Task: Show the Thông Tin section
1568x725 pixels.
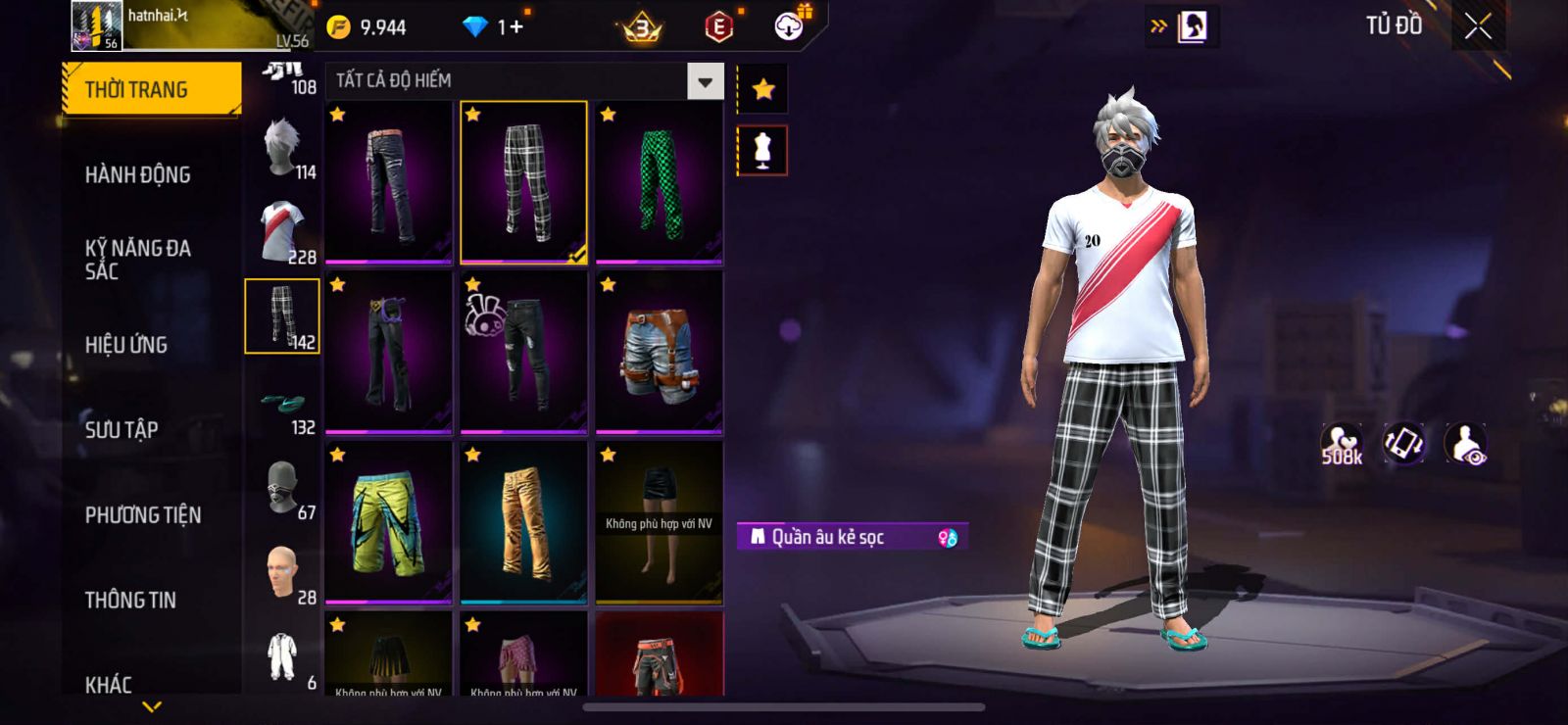Action: (130, 601)
